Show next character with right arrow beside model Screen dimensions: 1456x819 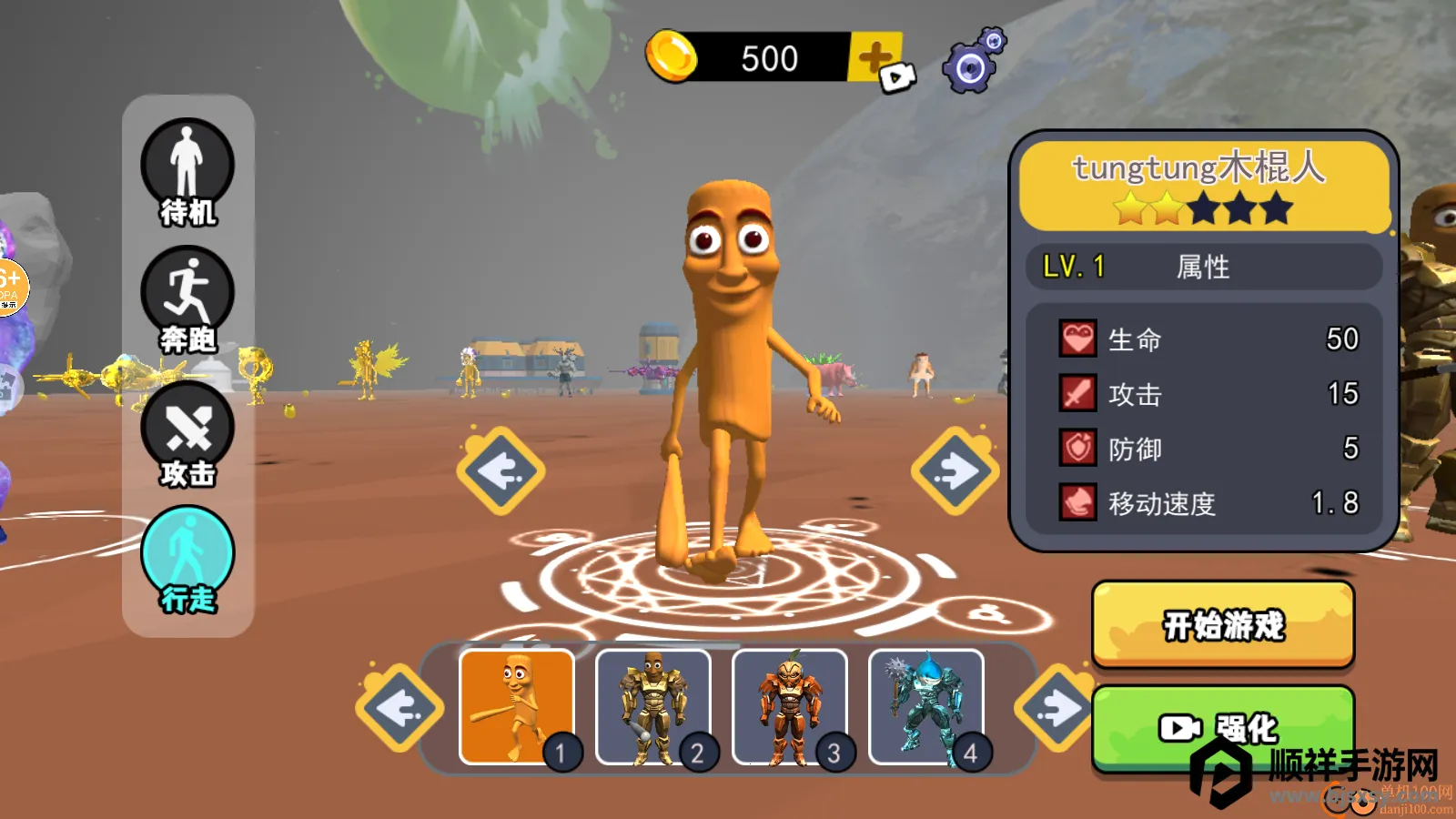coord(955,470)
